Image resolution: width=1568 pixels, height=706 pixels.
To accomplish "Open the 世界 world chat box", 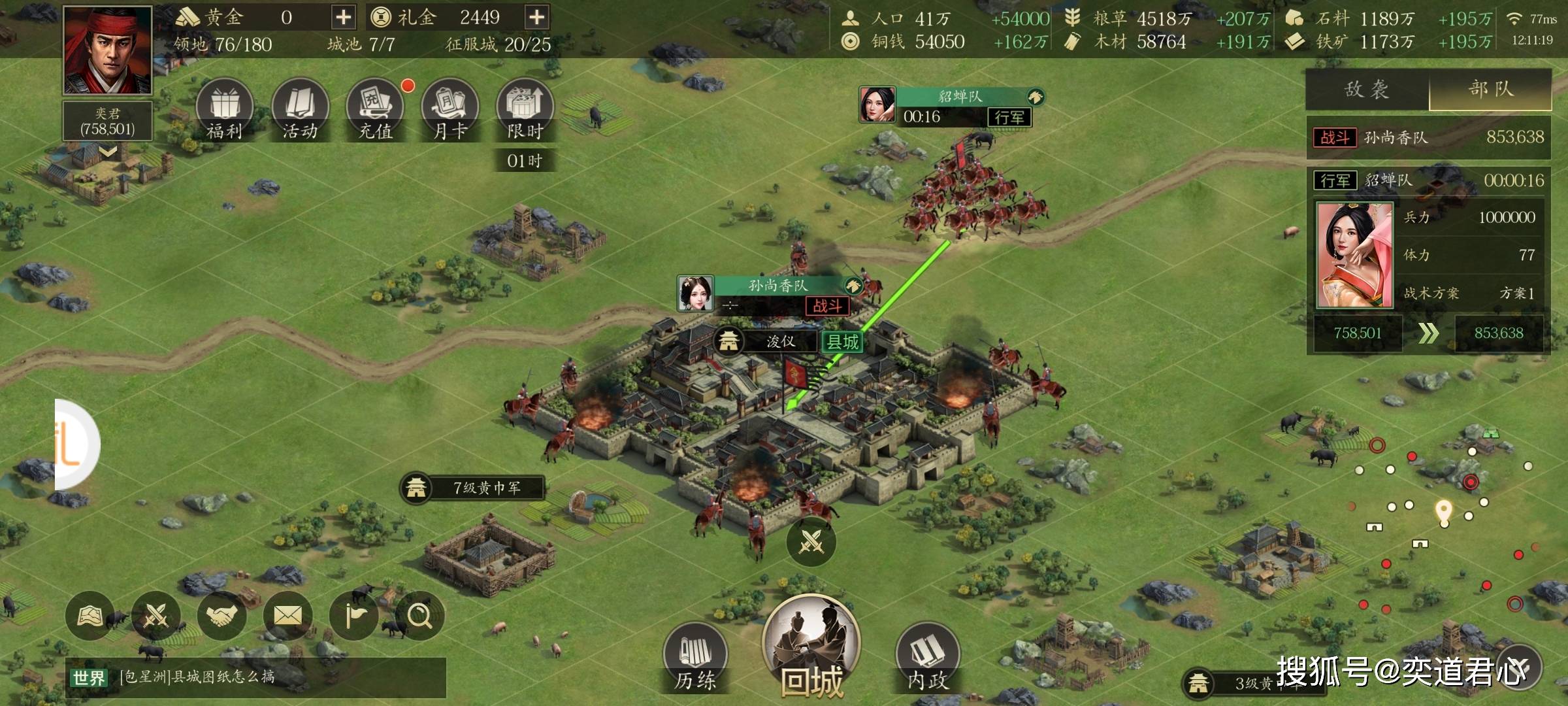I will (255, 677).
